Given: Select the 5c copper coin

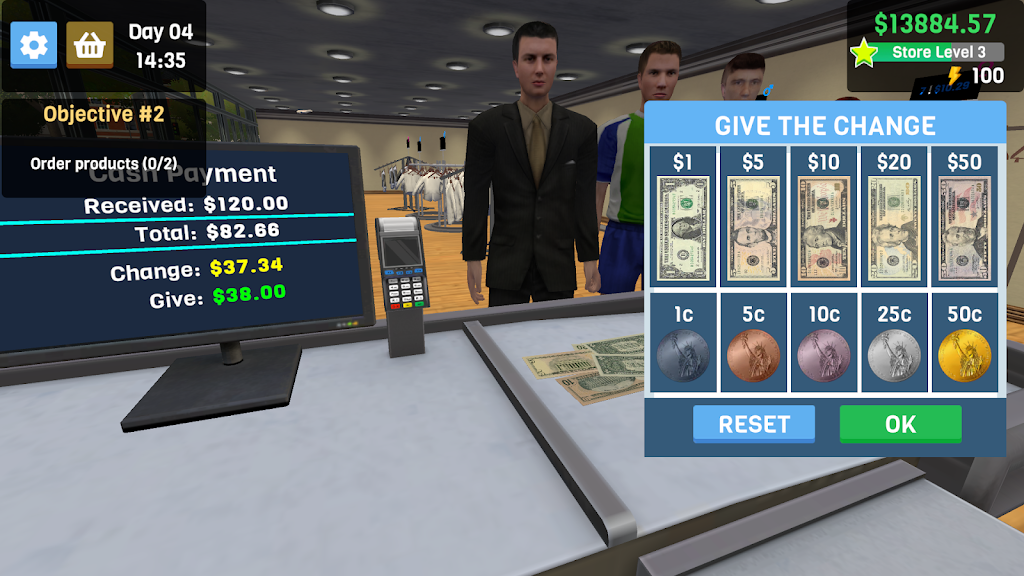Looking at the screenshot, I should (x=753, y=354).
